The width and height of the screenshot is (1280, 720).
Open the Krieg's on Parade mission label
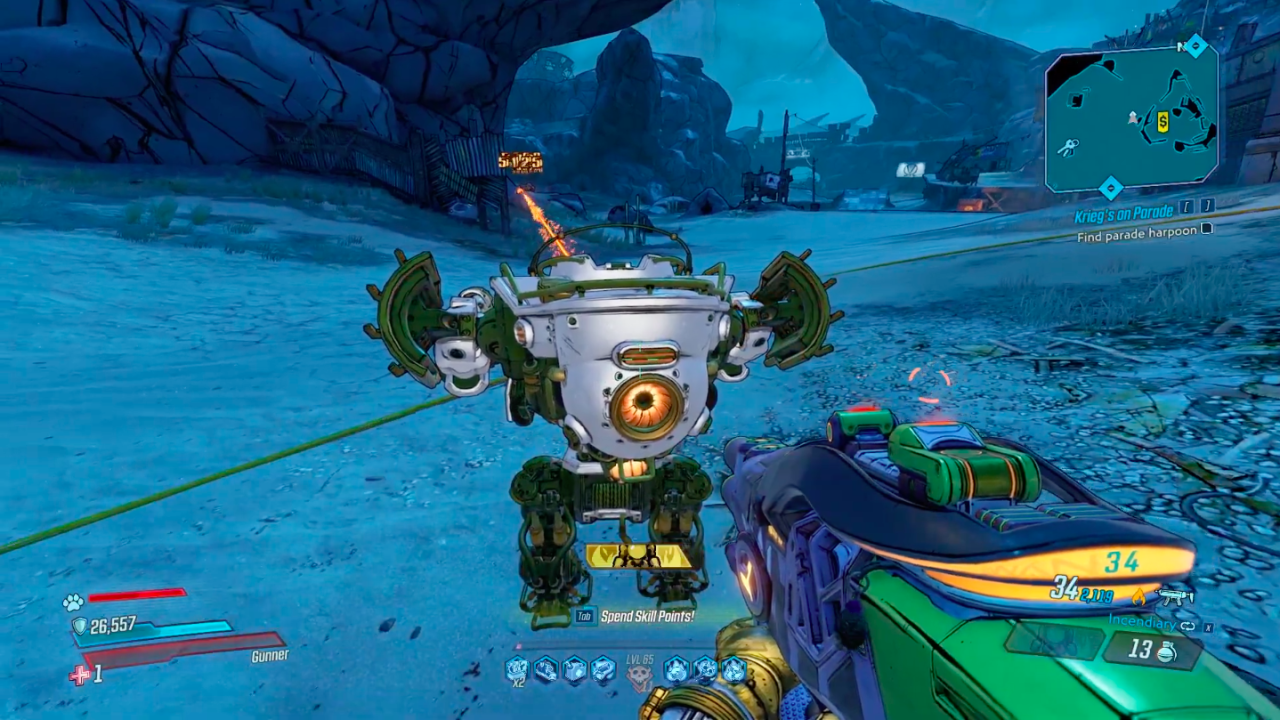pos(1123,213)
